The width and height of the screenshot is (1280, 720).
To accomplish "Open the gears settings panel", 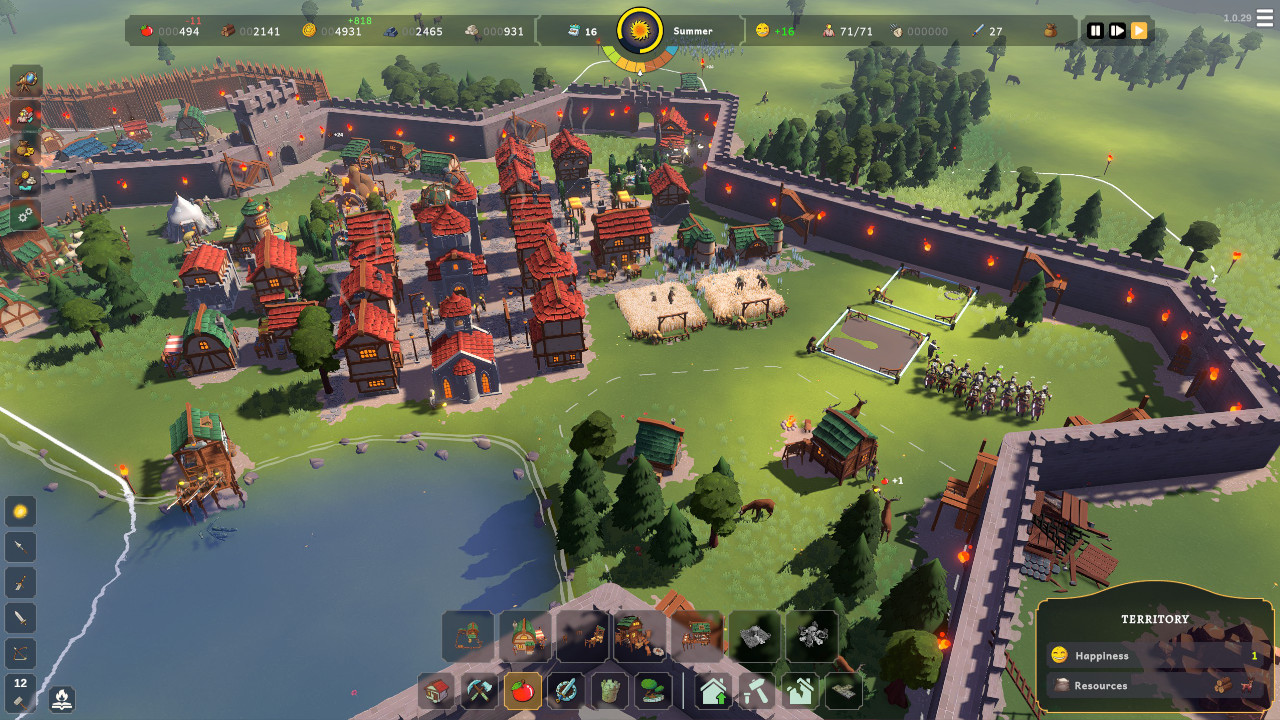I will (x=26, y=215).
